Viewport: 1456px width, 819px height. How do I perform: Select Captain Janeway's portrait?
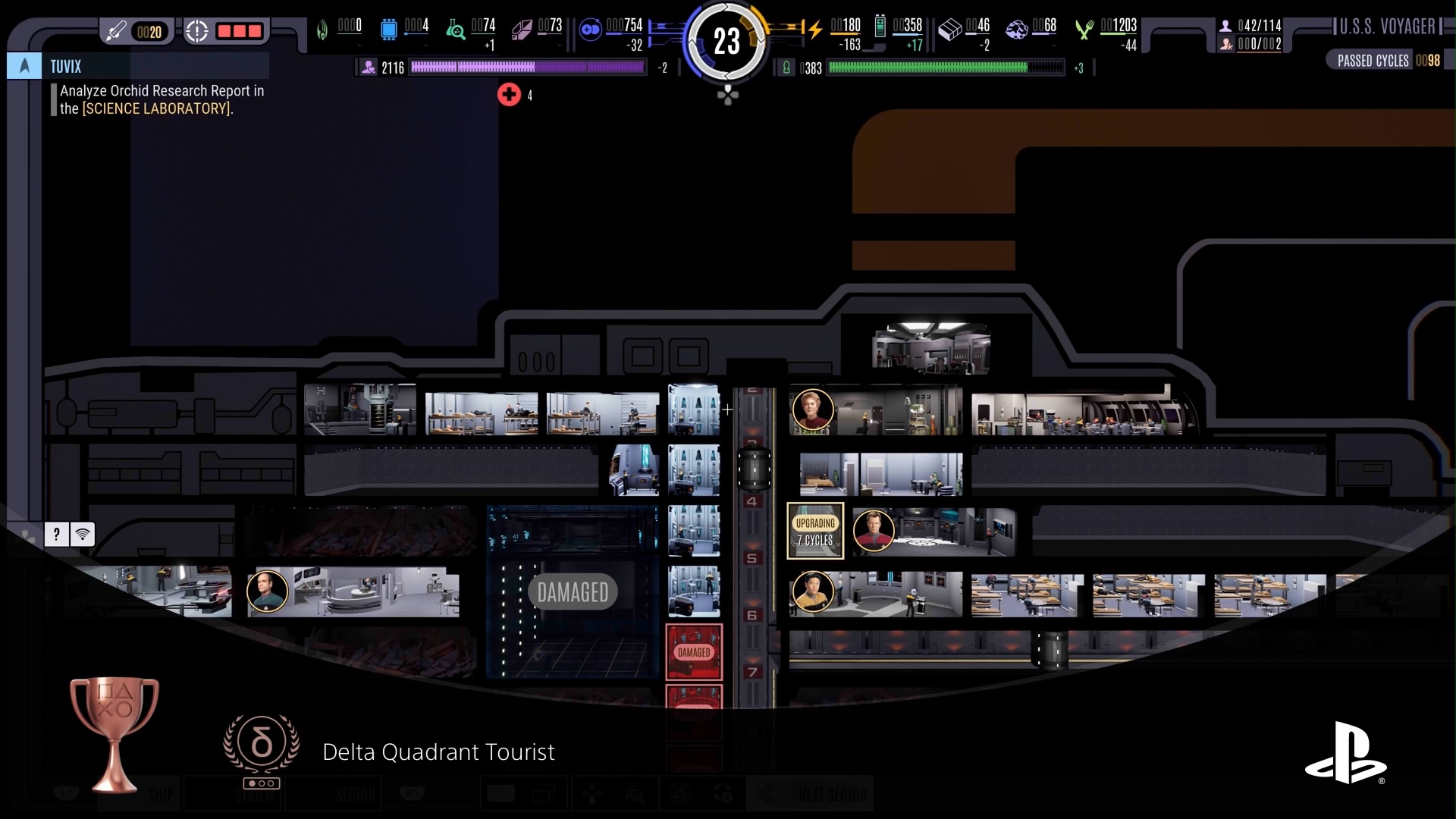(813, 410)
